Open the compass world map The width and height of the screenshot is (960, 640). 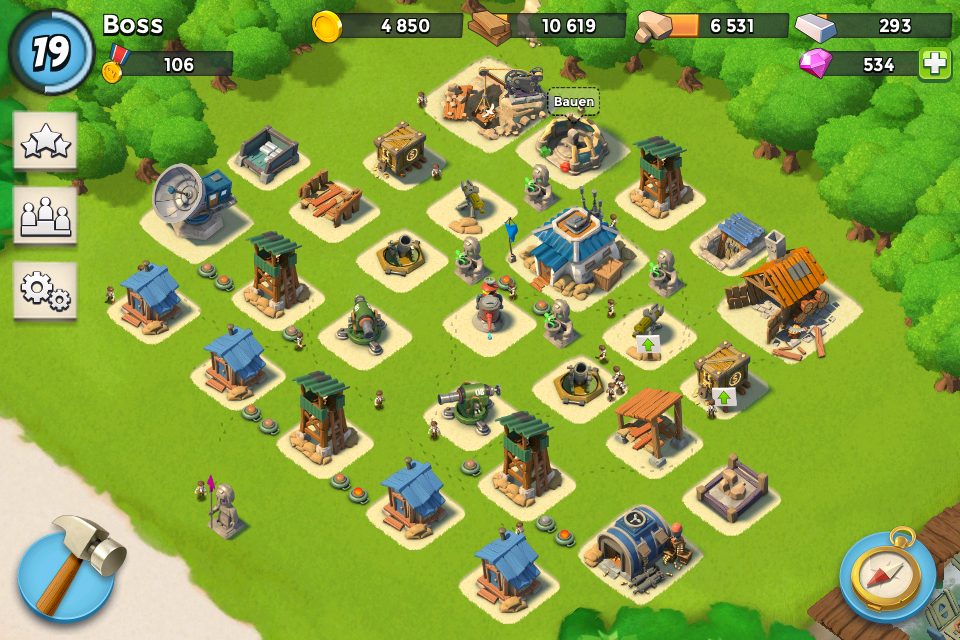(887, 576)
